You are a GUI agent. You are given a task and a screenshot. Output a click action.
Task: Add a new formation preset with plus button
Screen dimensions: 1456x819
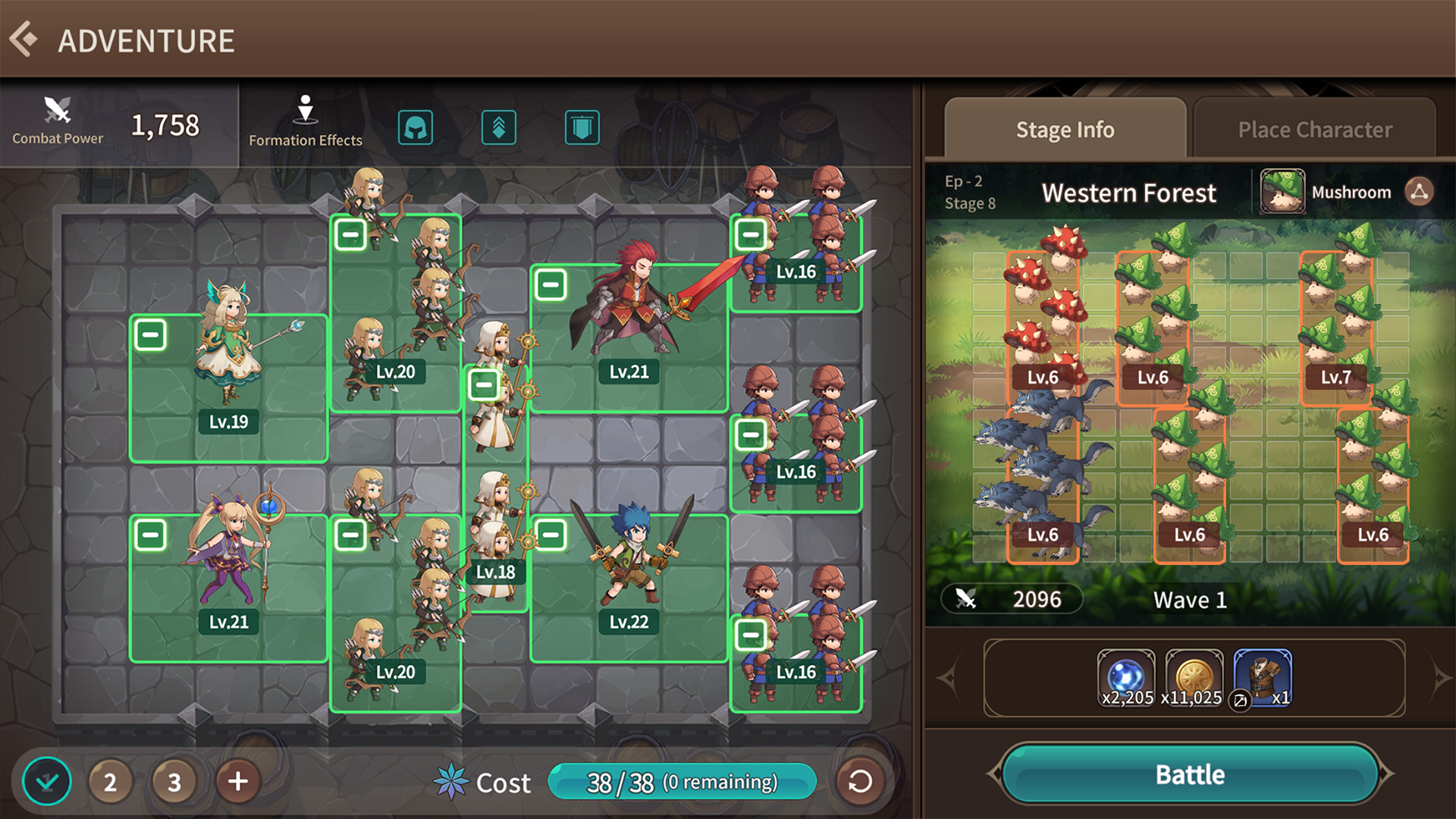click(237, 781)
